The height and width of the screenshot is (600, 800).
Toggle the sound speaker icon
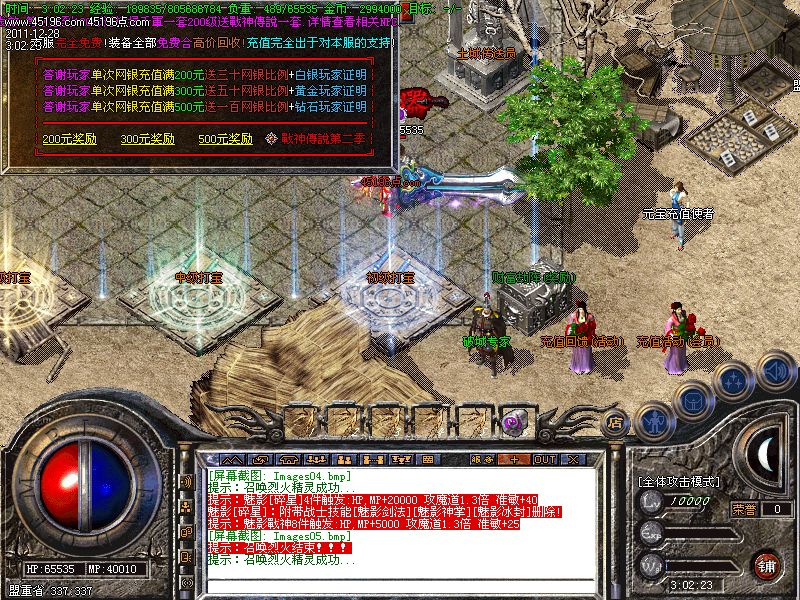775,370
